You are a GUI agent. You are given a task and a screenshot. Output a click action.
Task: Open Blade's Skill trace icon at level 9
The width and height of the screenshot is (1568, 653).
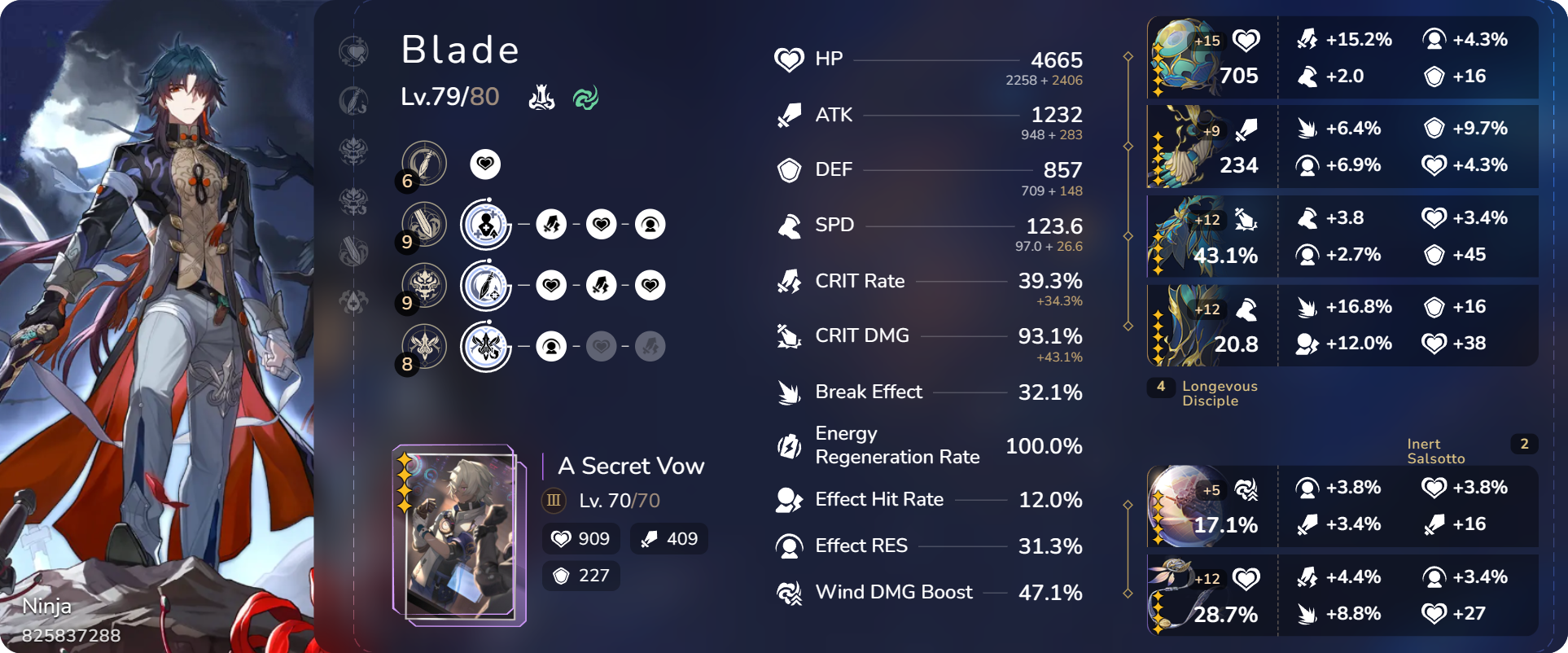tap(423, 225)
